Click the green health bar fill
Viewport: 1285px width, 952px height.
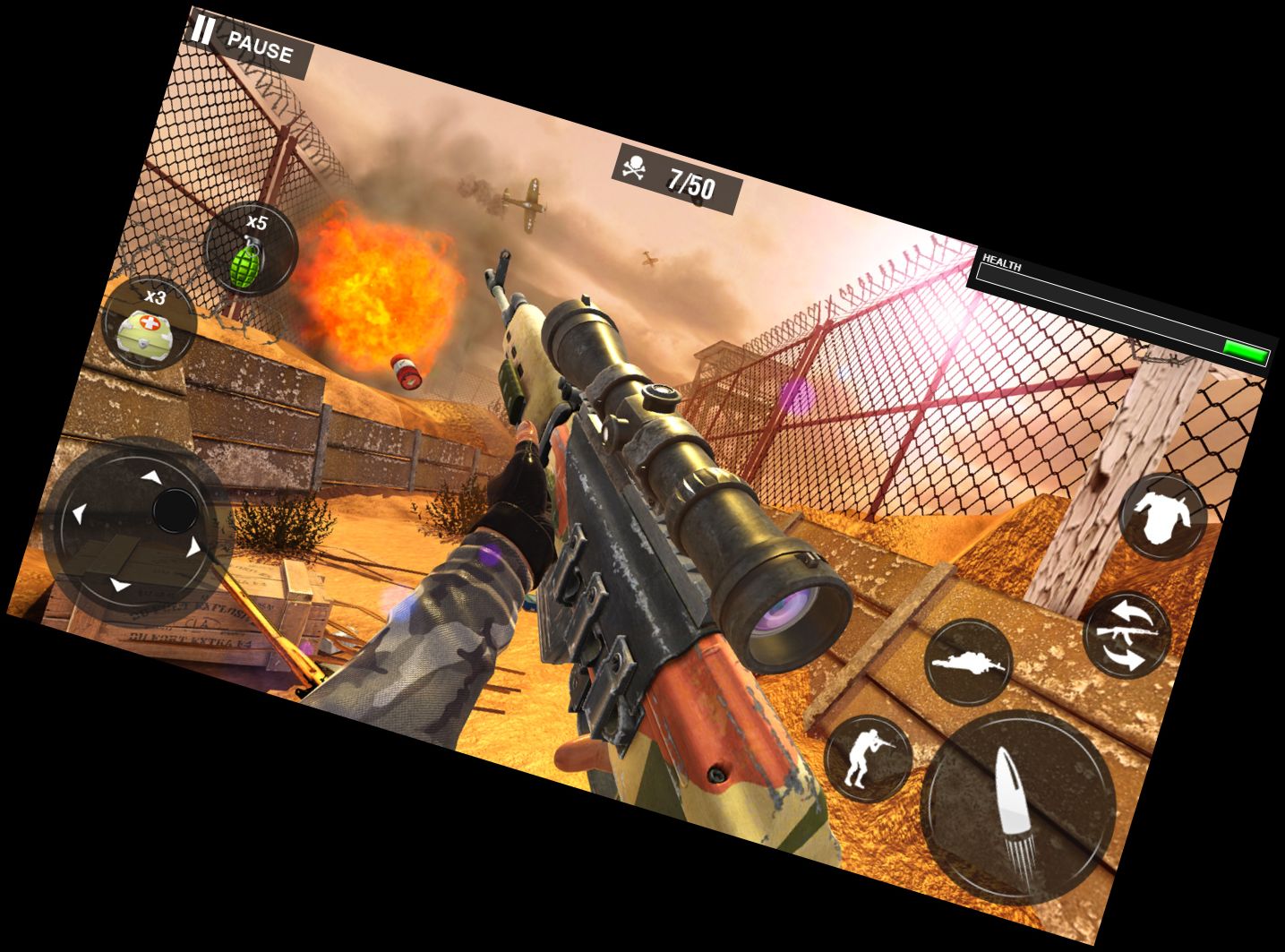tap(1247, 352)
